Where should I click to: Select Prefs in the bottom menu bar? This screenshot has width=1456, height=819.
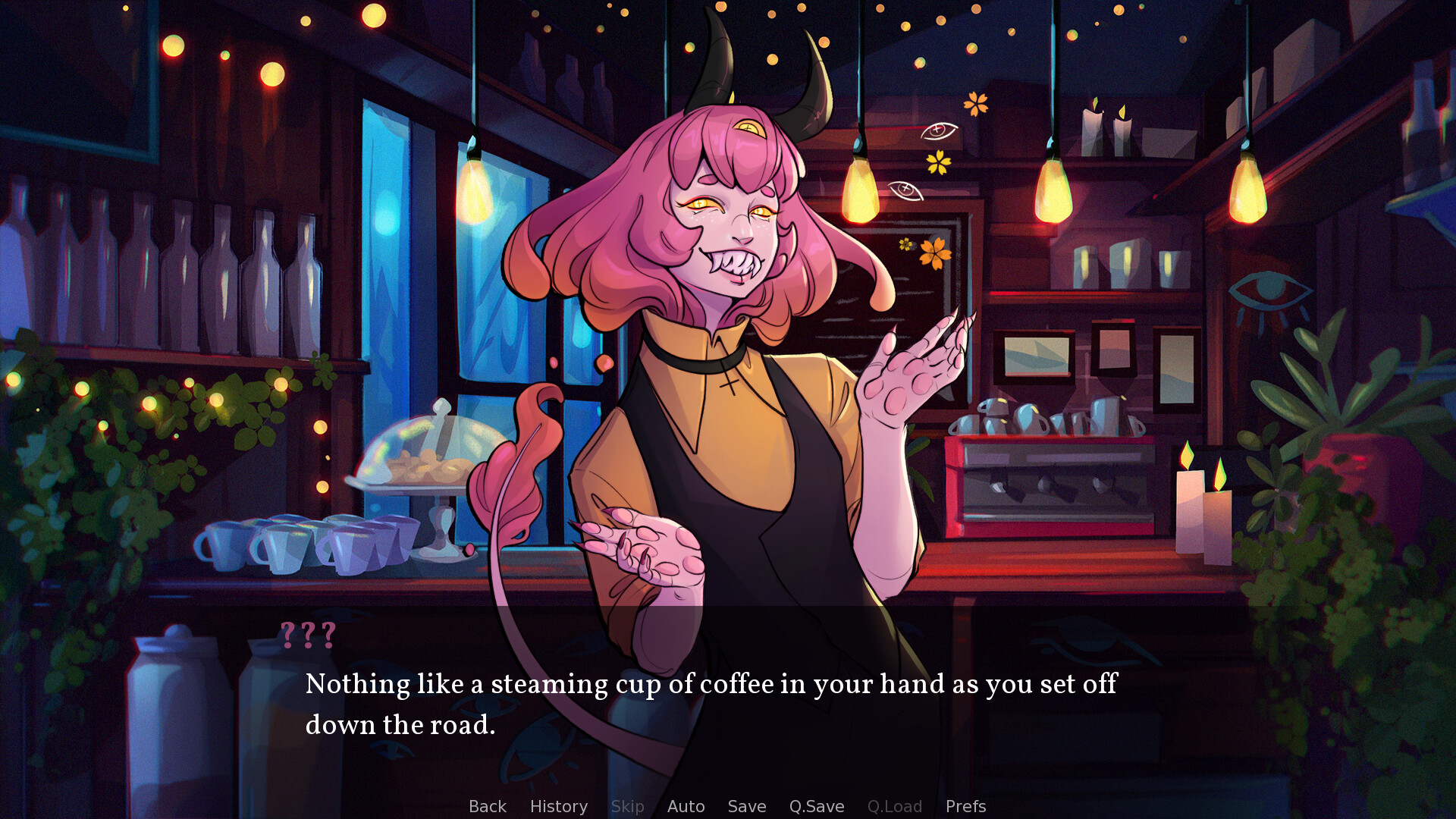[965, 806]
